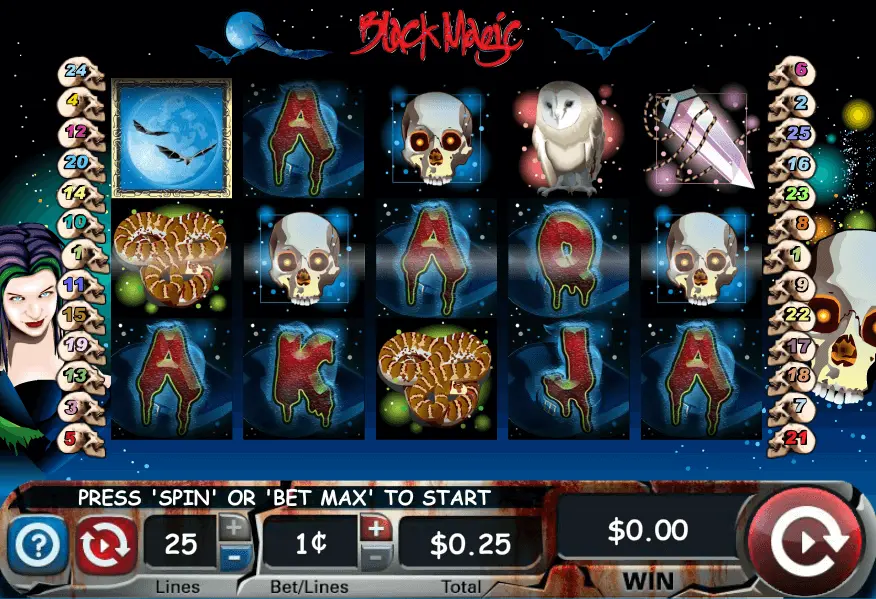The width and height of the screenshot is (876, 599).
Task: Open the help question mark button
Action: (38, 545)
